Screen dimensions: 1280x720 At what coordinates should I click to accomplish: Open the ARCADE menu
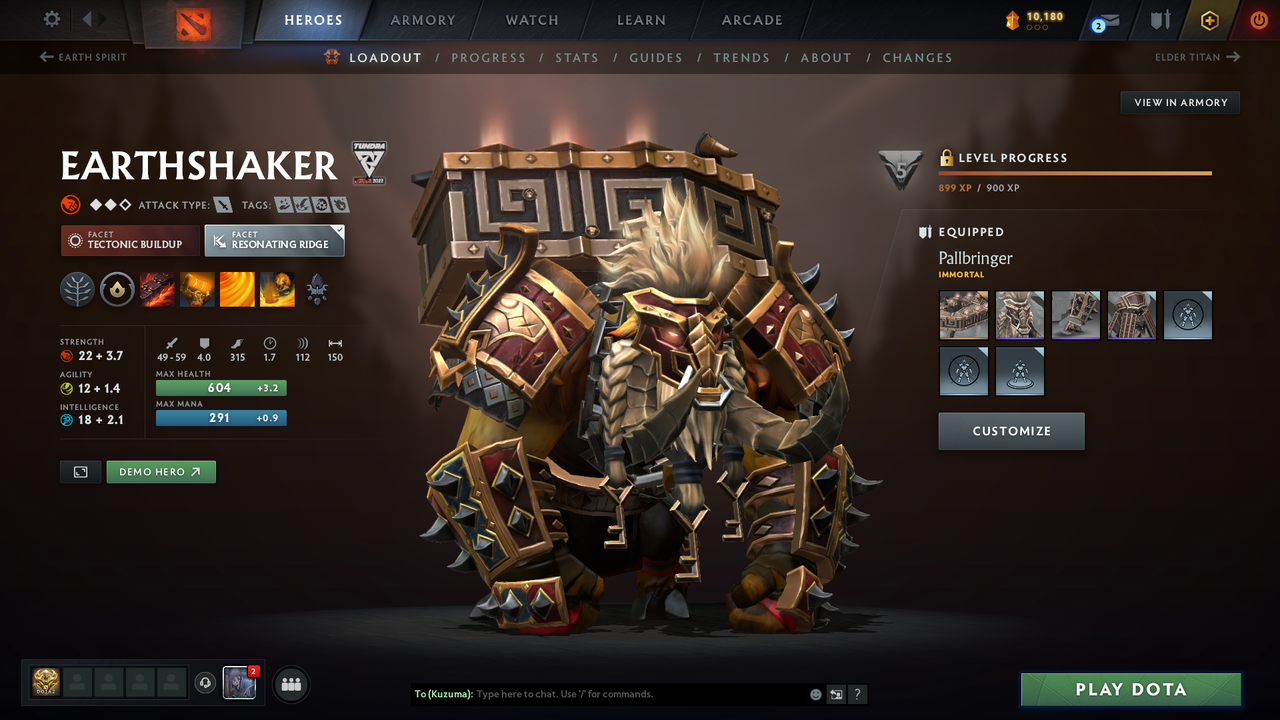pyautogui.click(x=751, y=20)
